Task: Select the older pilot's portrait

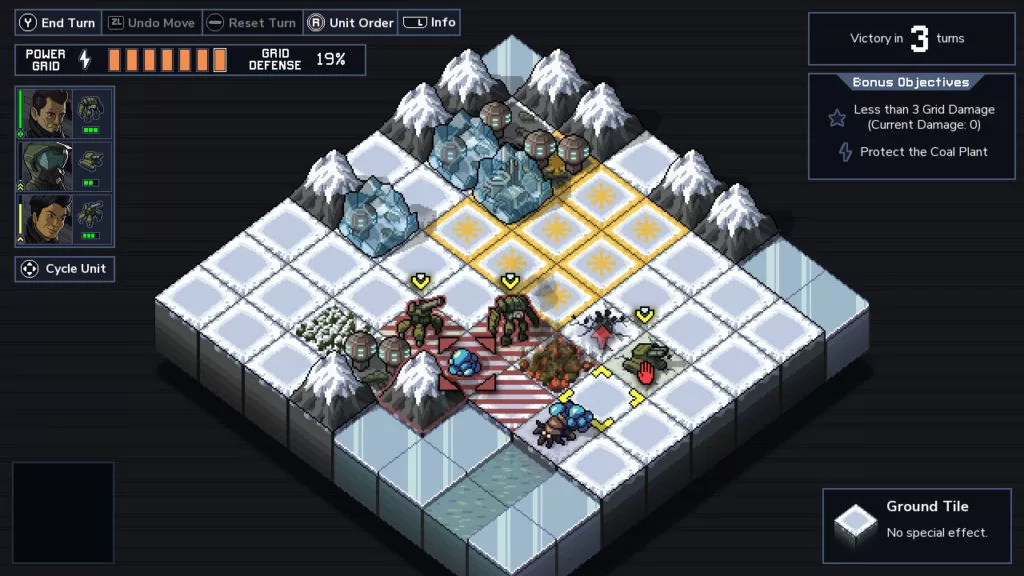Action: tap(46, 113)
